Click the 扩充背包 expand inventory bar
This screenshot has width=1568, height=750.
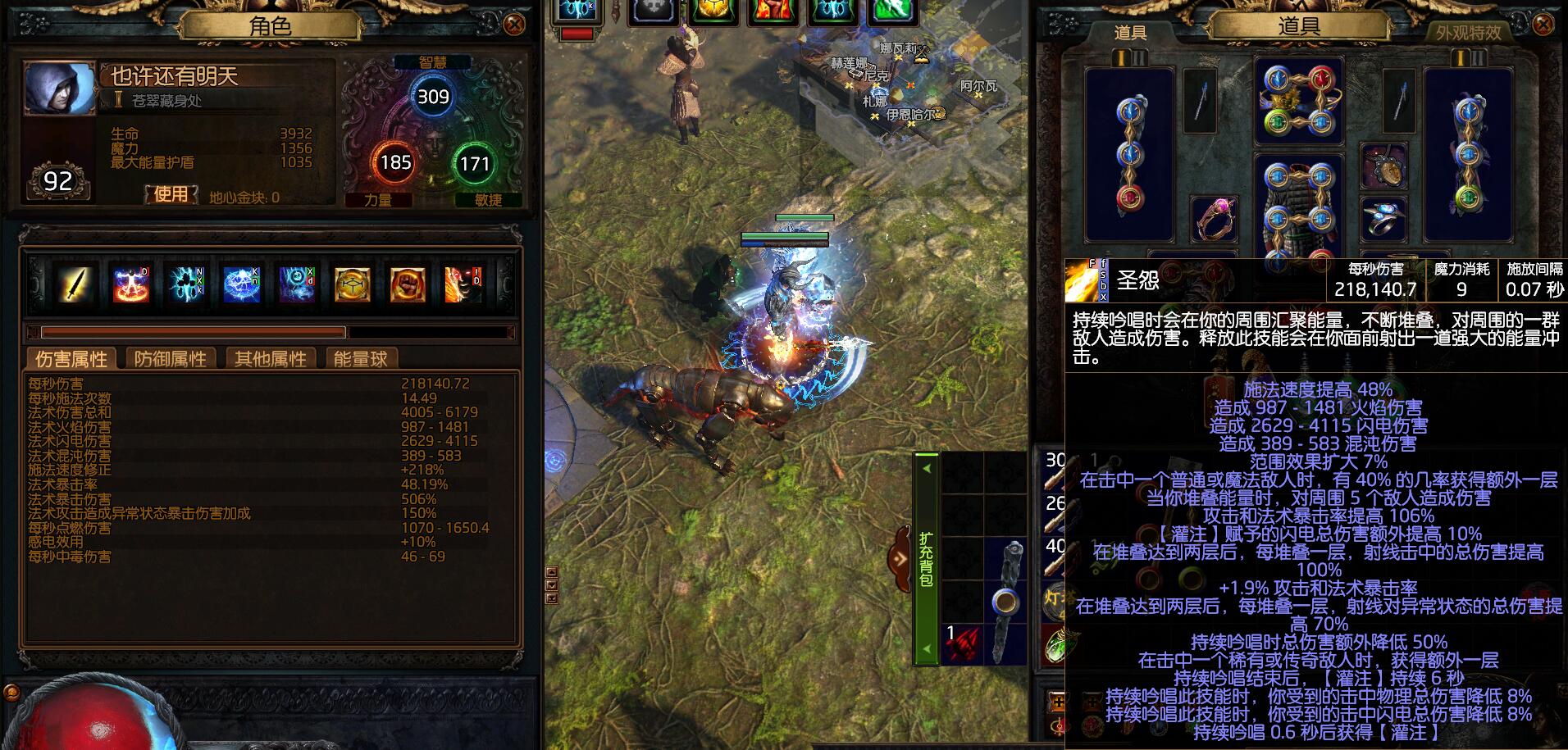pyautogui.click(x=926, y=557)
